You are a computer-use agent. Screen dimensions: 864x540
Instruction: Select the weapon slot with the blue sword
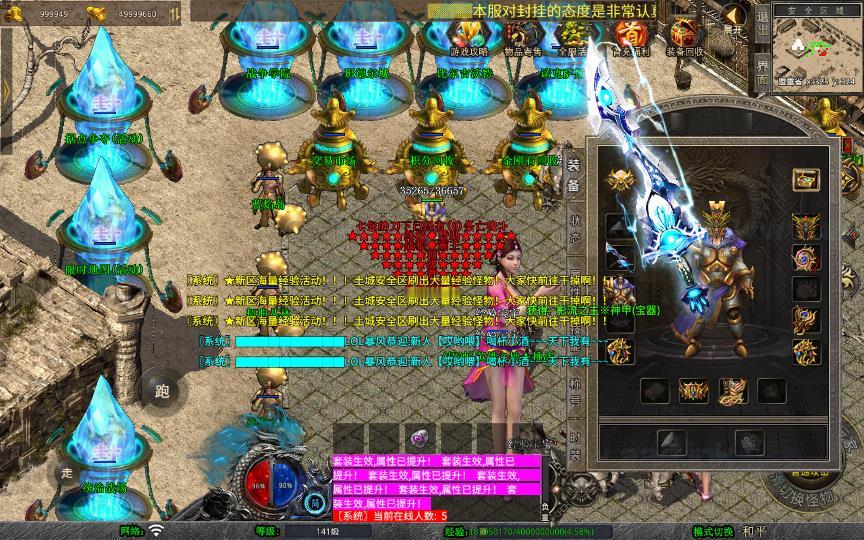click(620, 255)
